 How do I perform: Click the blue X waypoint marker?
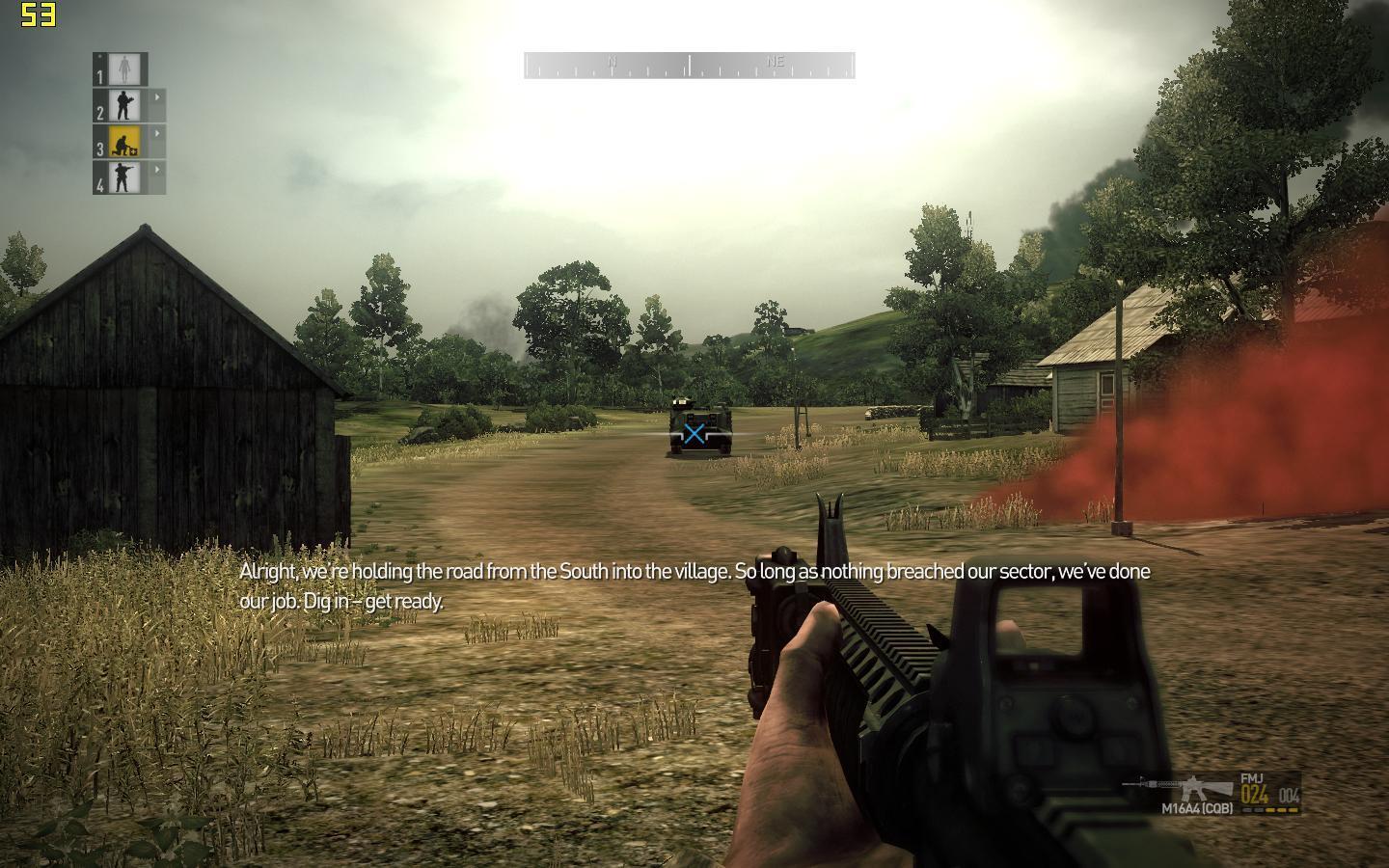pos(694,433)
